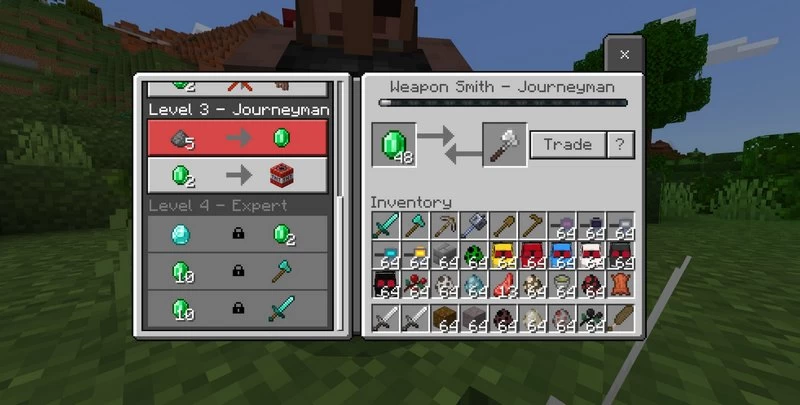Select the wooden shovel in inventory
This screenshot has height=405, width=800.
tap(504, 225)
